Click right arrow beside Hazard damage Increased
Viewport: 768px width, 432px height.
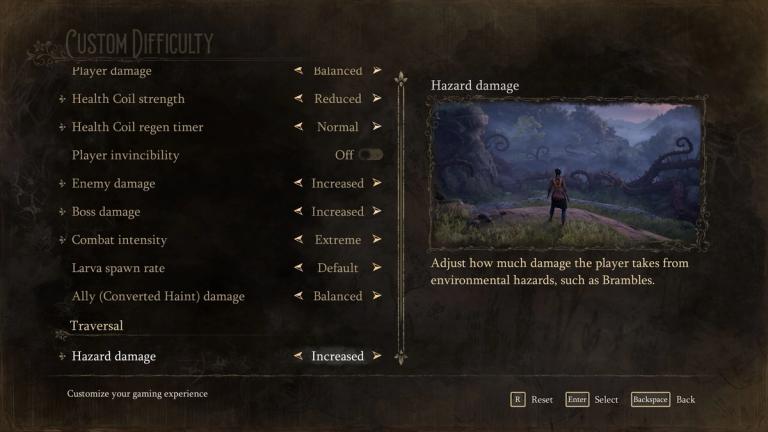coord(376,356)
